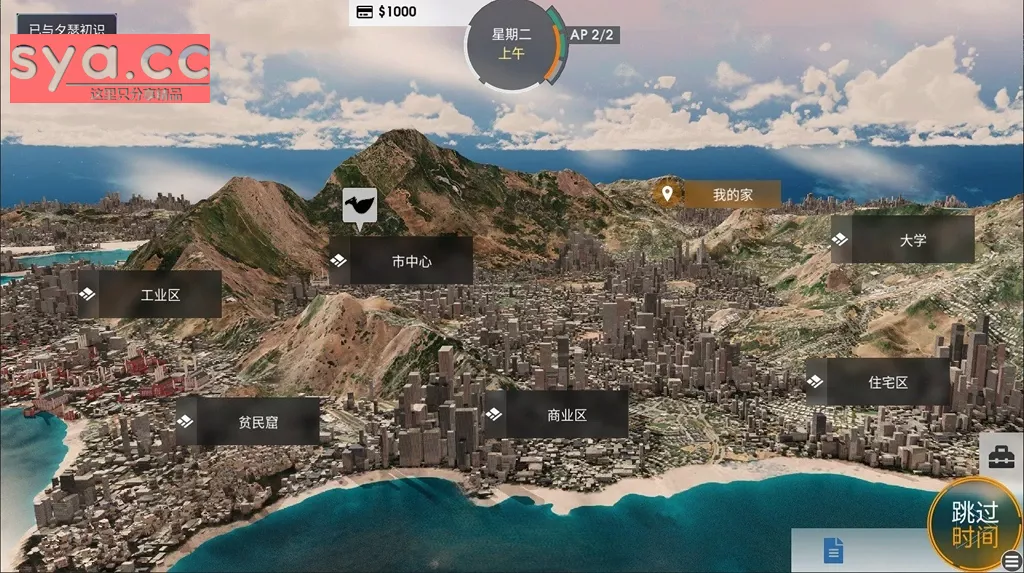
Task: Choose the 商业区 commercial district
Action: (x=556, y=415)
